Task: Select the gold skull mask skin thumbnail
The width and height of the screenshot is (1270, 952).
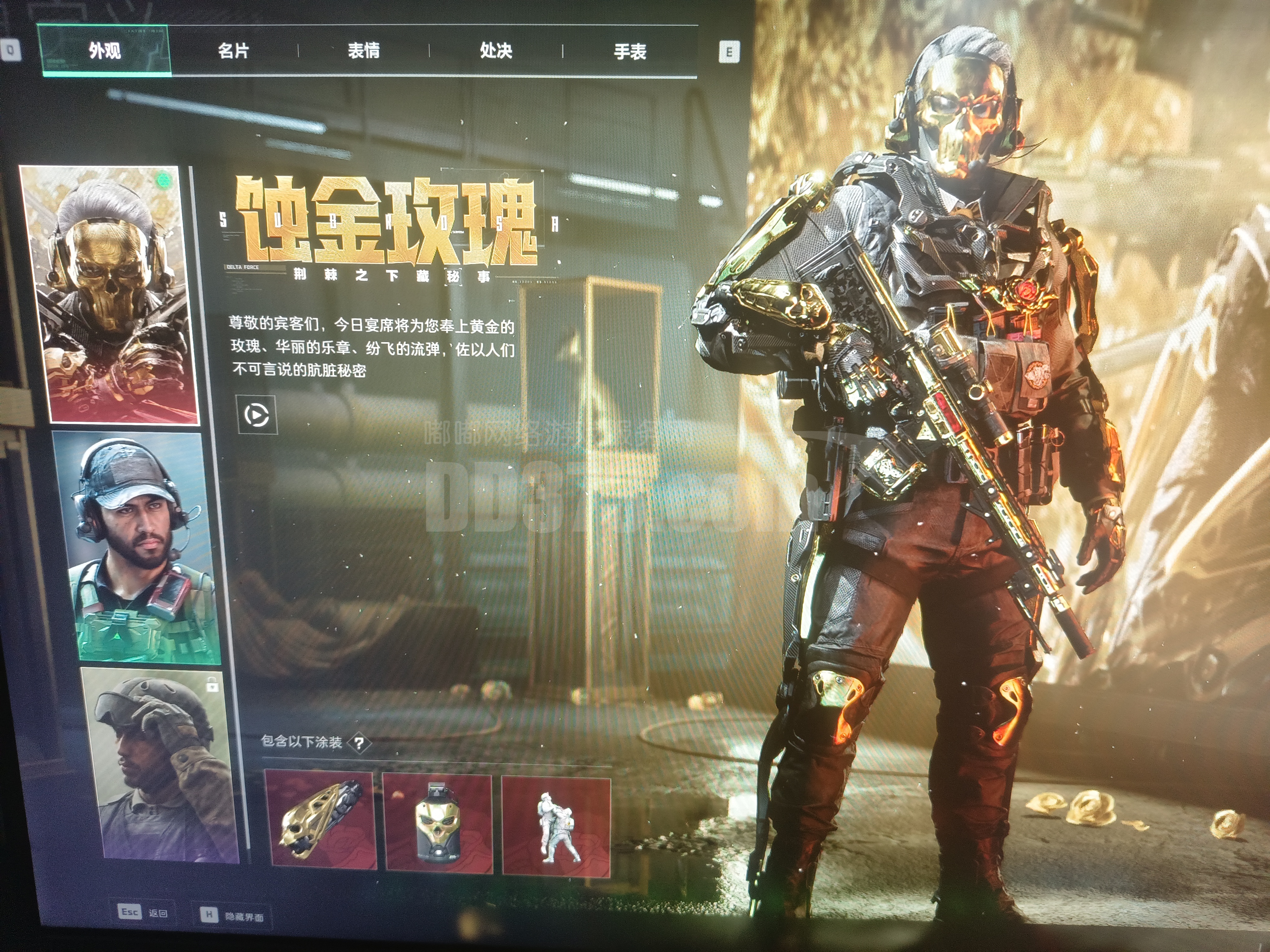Action: [x=109, y=294]
